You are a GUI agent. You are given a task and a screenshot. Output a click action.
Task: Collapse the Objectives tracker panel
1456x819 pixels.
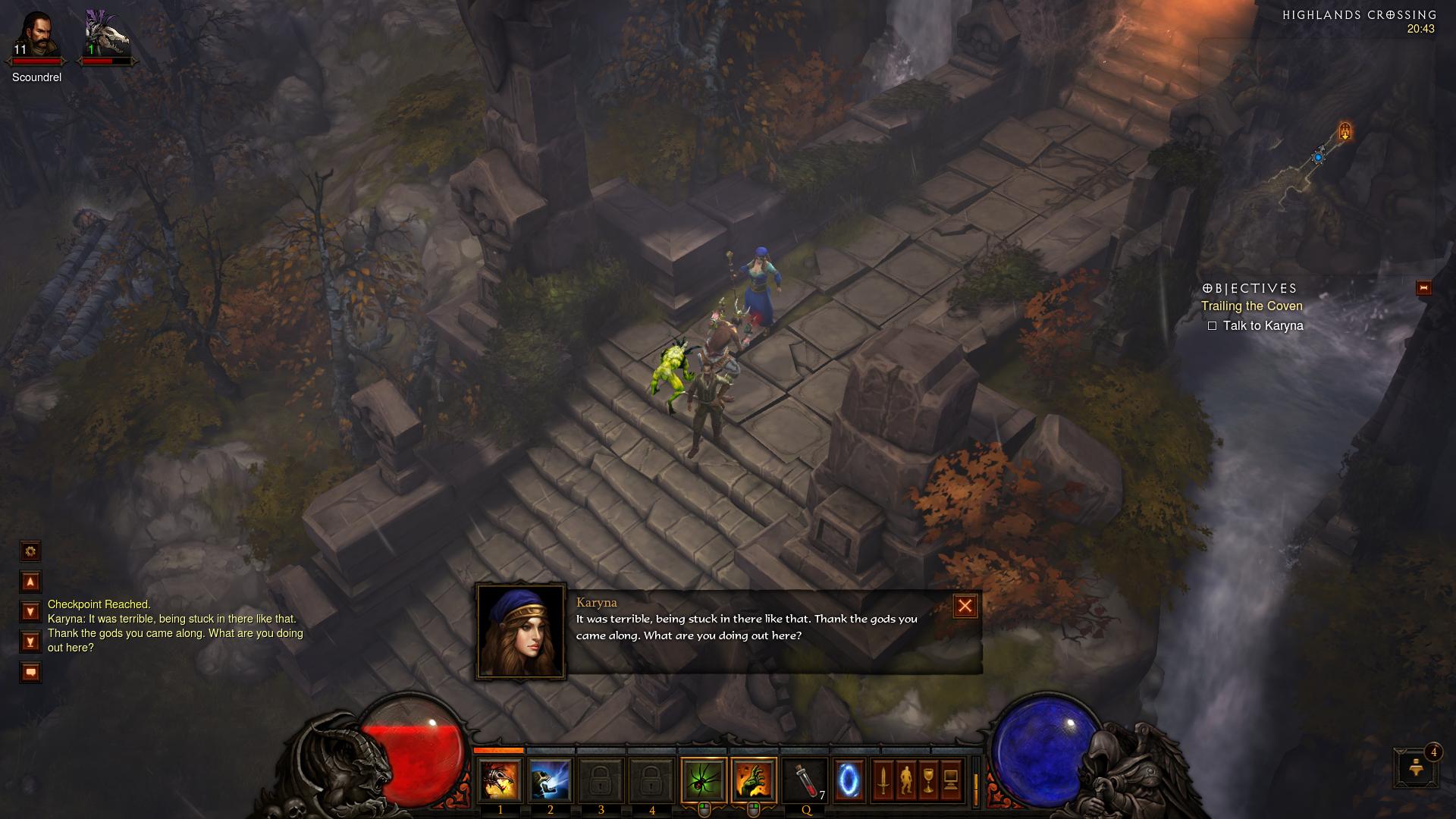click(x=1423, y=288)
